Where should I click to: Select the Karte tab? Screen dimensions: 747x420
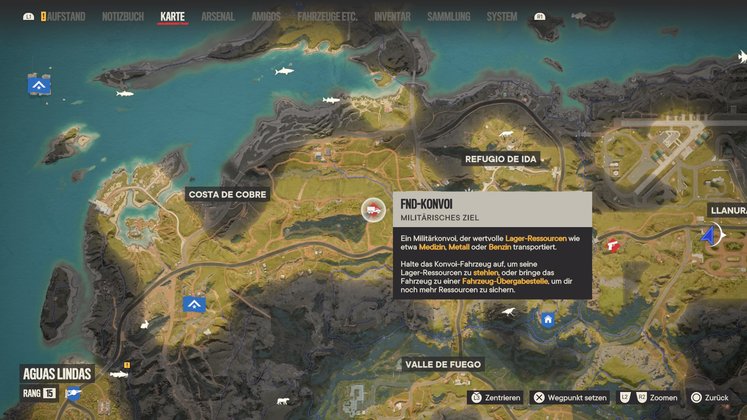pos(173,17)
